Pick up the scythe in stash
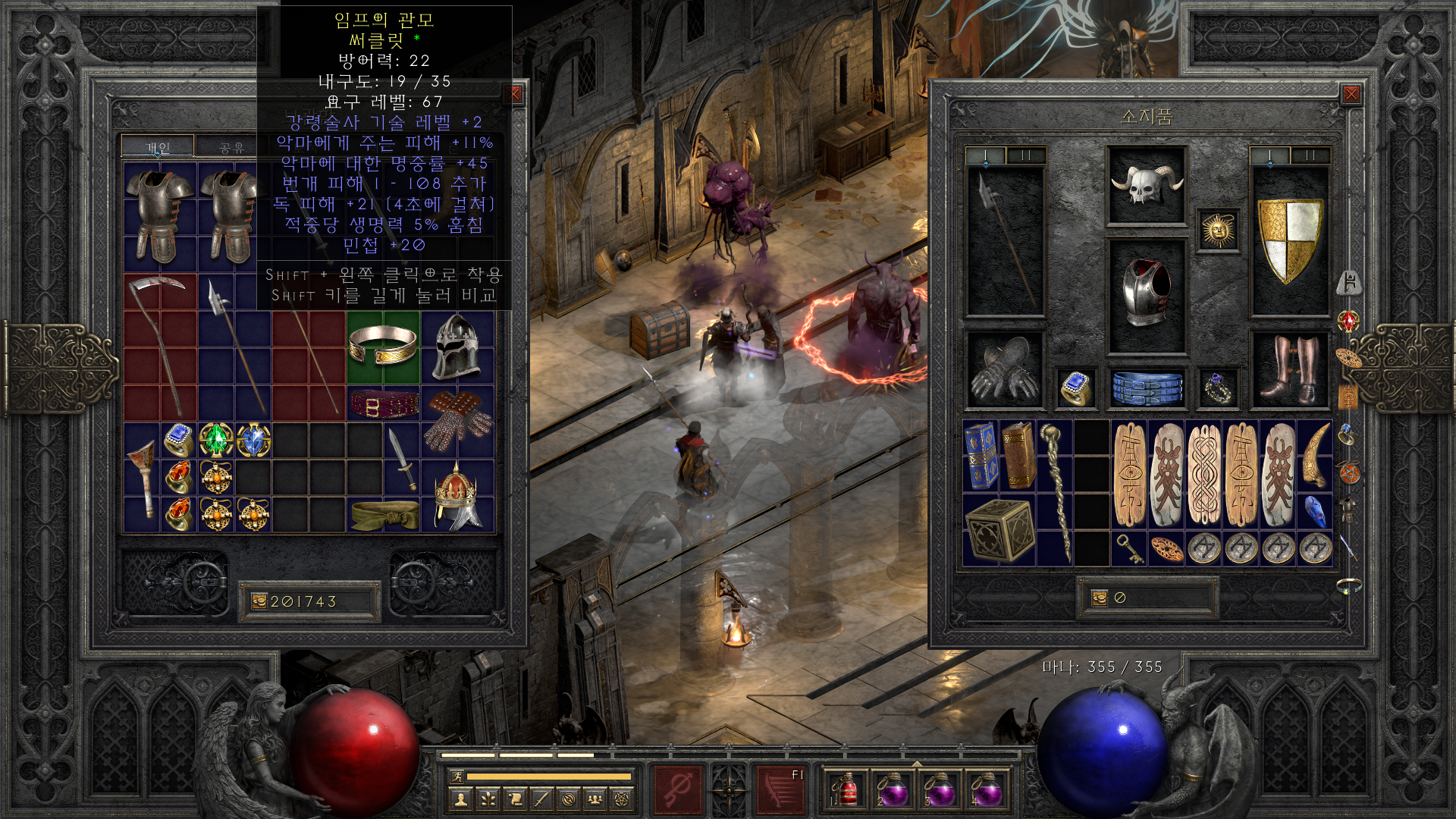Image resolution: width=1456 pixels, height=819 pixels. click(x=160, y=345)
